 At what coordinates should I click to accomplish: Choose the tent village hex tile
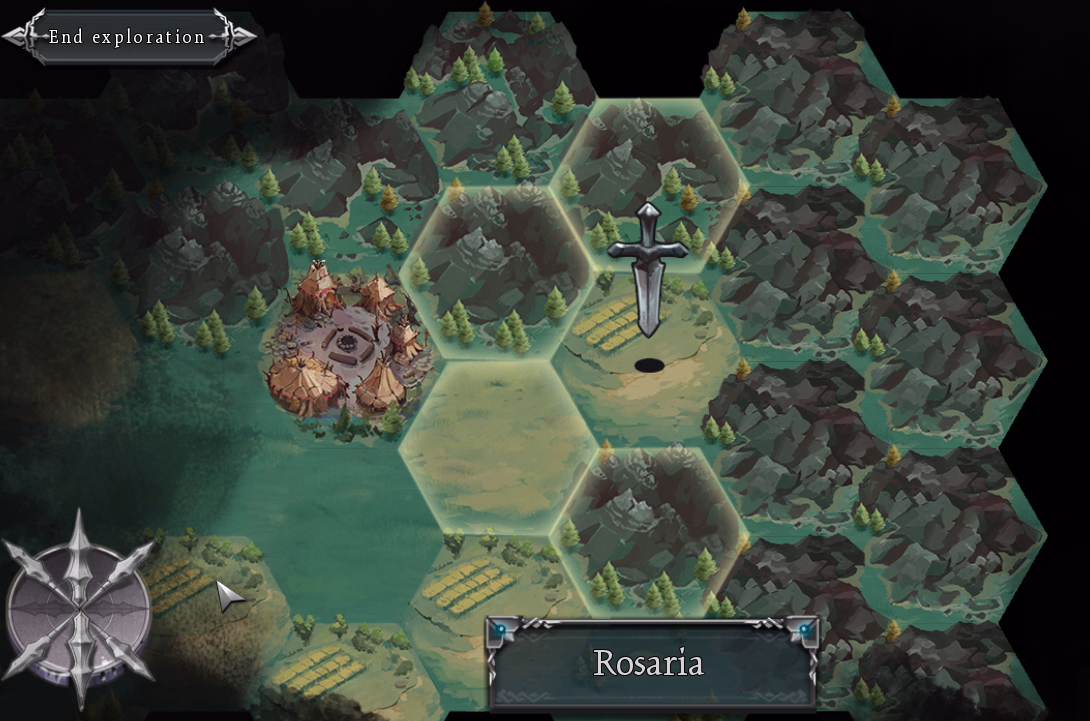coord(346,343)
